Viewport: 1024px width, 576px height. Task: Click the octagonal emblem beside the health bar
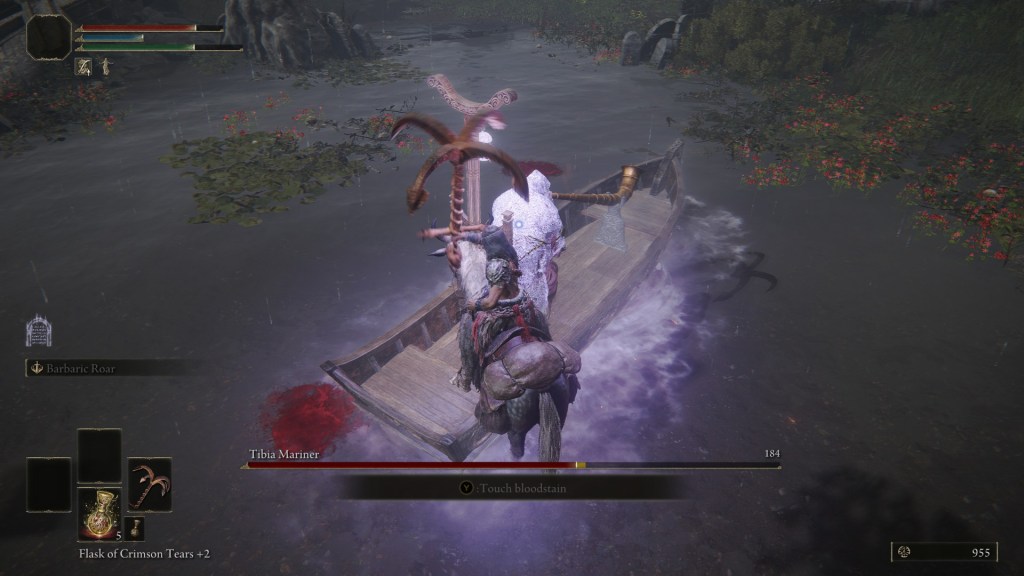click(x=48, y=36)
